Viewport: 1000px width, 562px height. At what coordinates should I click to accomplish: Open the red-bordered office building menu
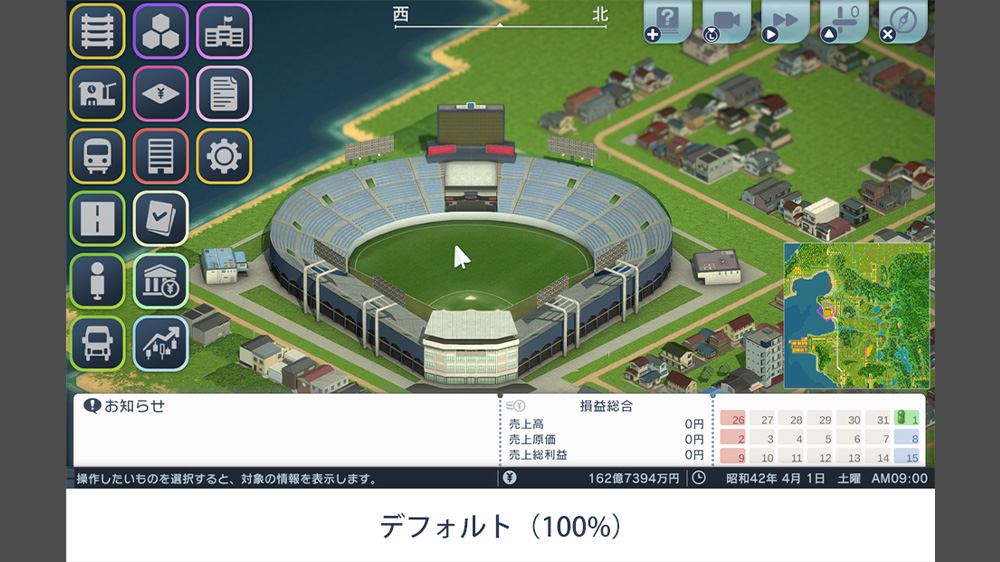pos(160,156)
